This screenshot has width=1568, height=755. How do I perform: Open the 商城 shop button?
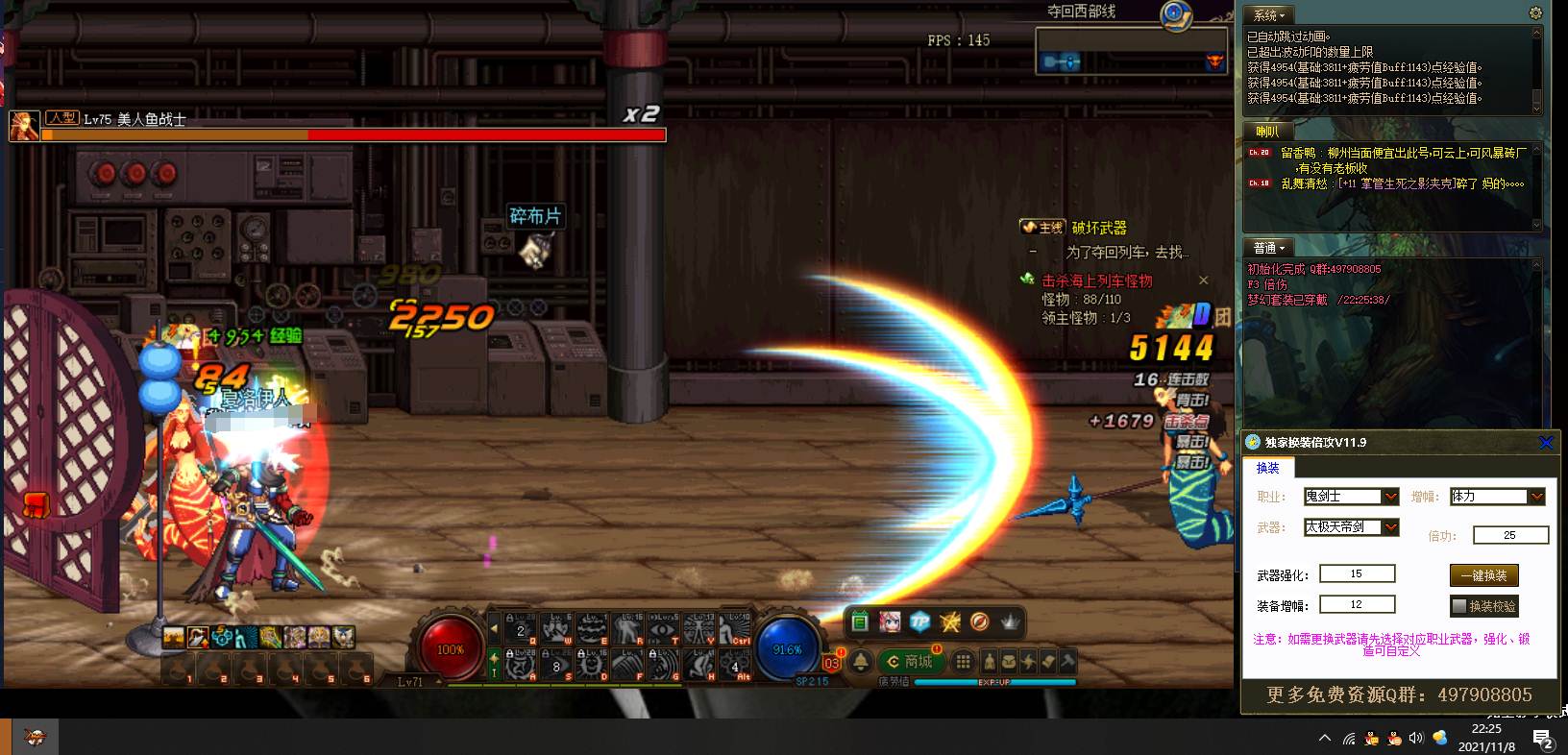tap(909, 662)
